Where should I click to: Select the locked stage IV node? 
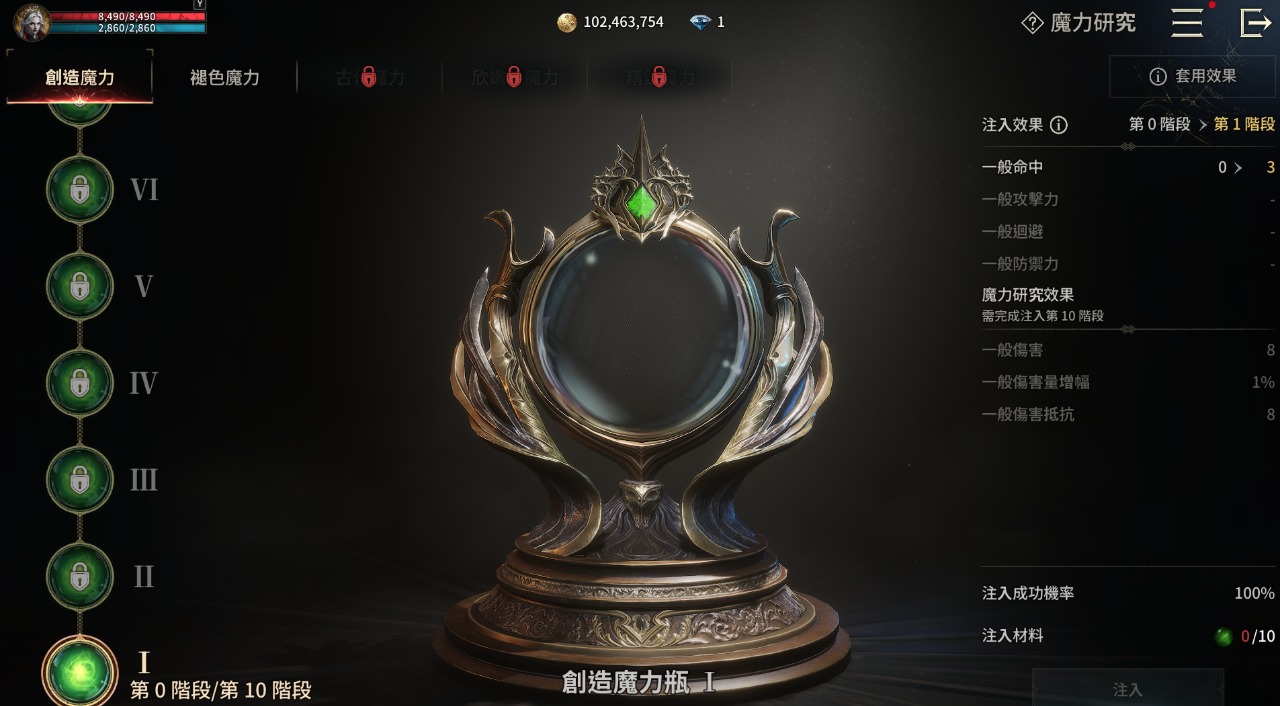point(80,383)
